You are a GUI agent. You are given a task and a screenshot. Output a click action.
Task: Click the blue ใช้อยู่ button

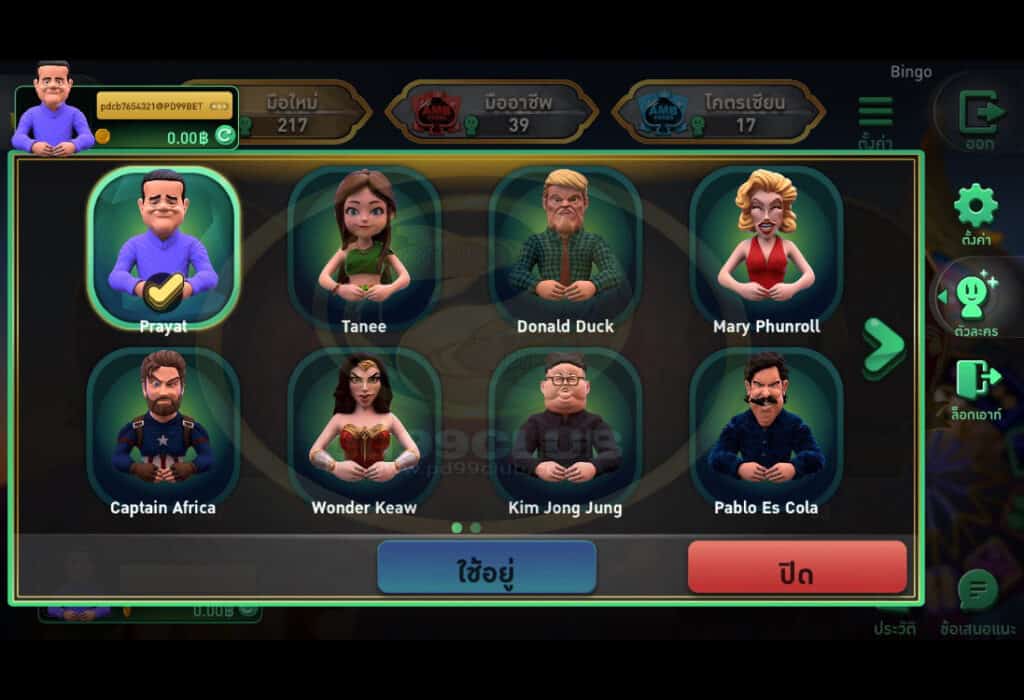[x=486, y=568]
